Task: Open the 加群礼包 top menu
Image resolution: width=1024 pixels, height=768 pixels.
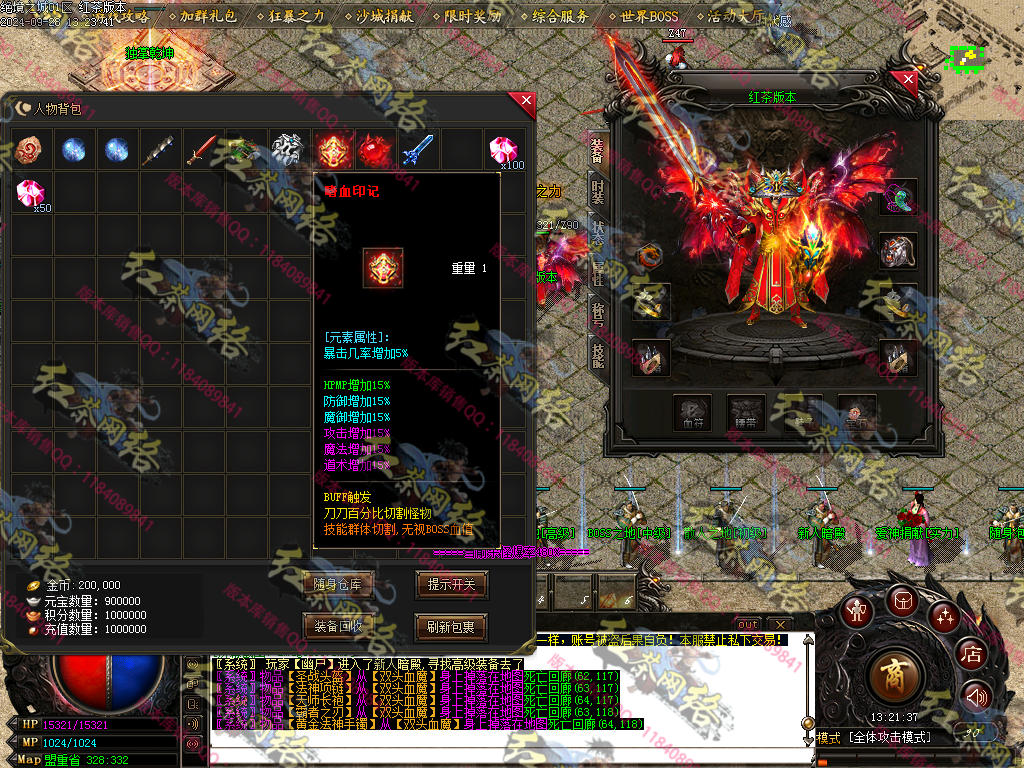Action: click(x=208, y=17)
